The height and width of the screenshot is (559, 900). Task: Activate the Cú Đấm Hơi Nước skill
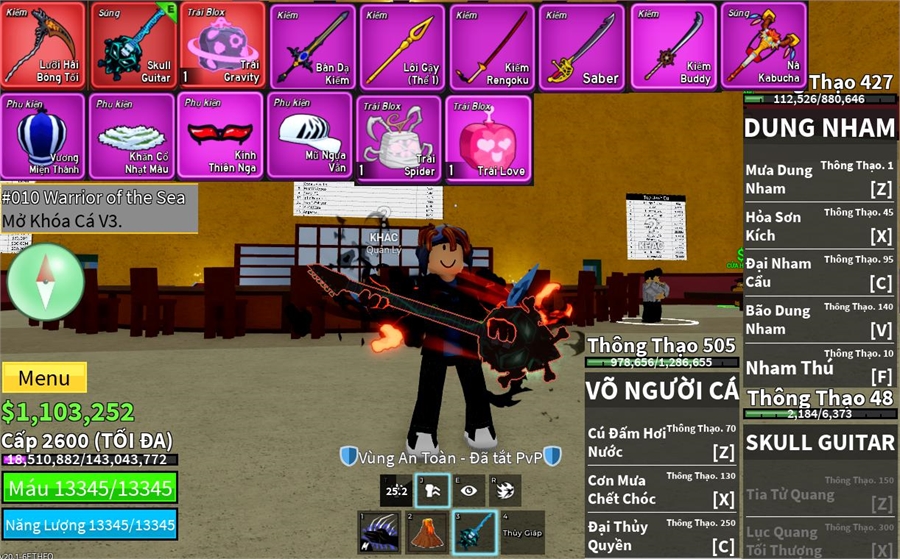(x=662, y=441)
